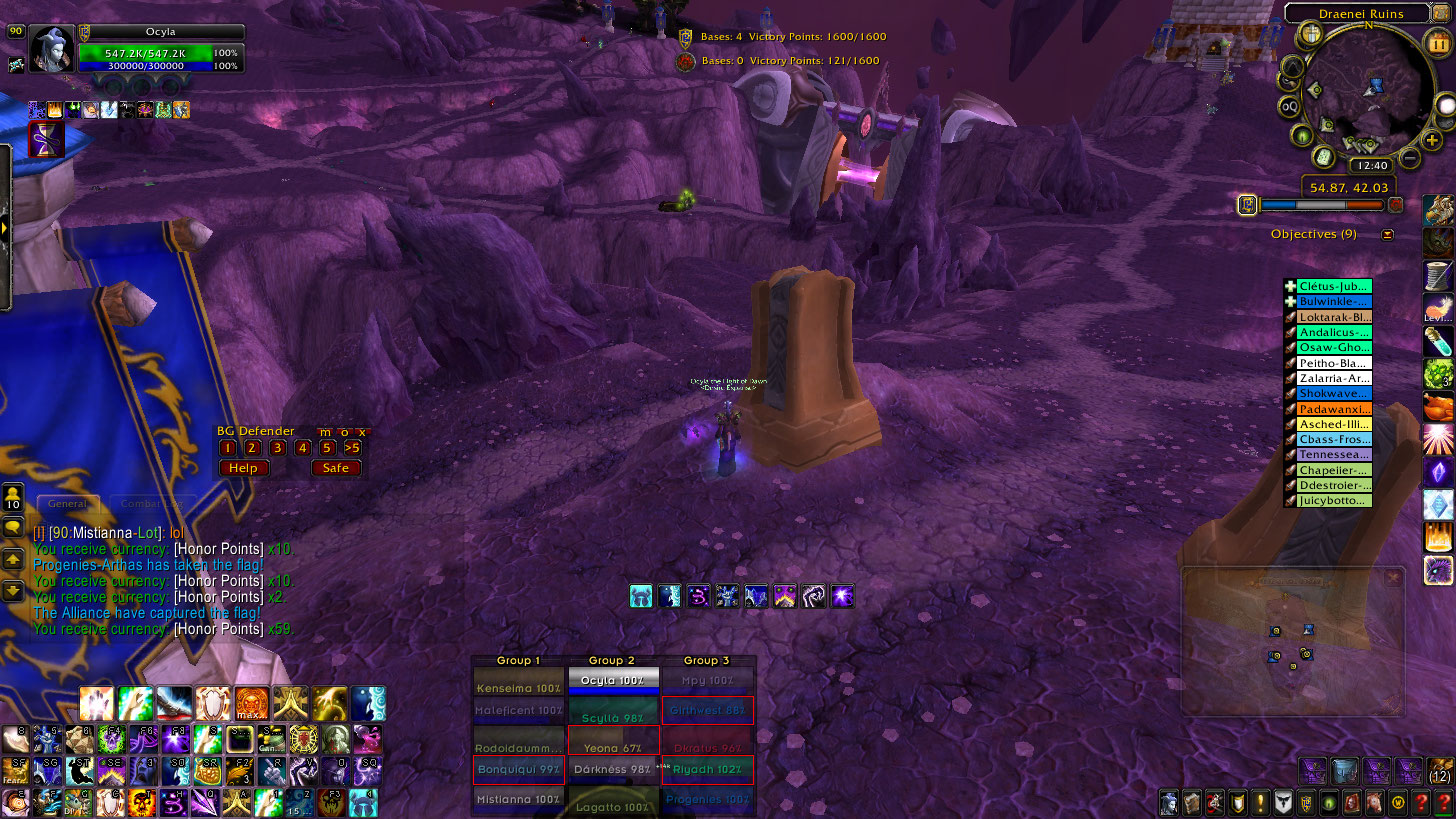Open the main backpack showing 12 slots
This screenshot has height=819, width=1456.
point(1440,770)
